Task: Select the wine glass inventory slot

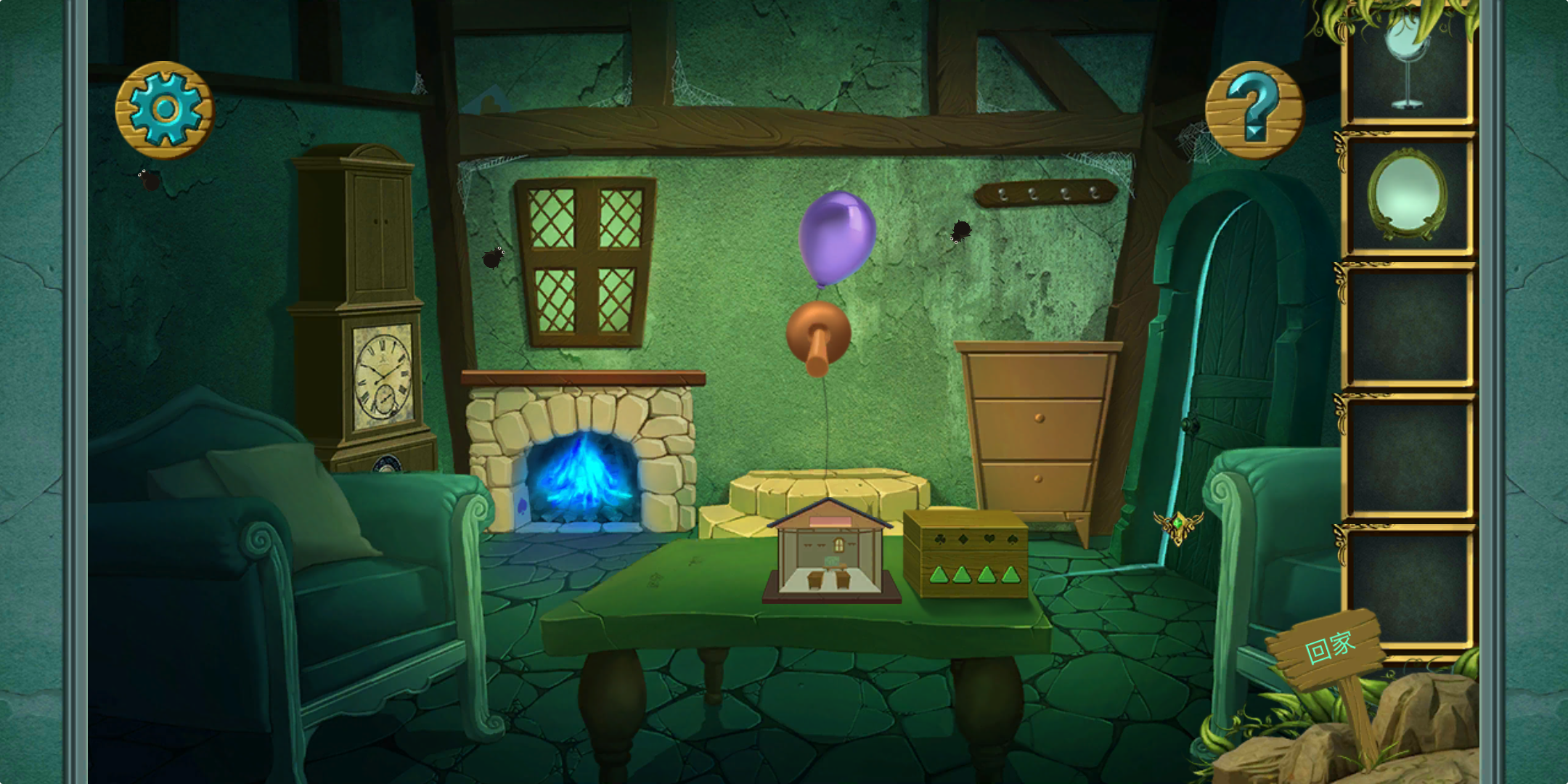Action: (x=1408, y=65)
